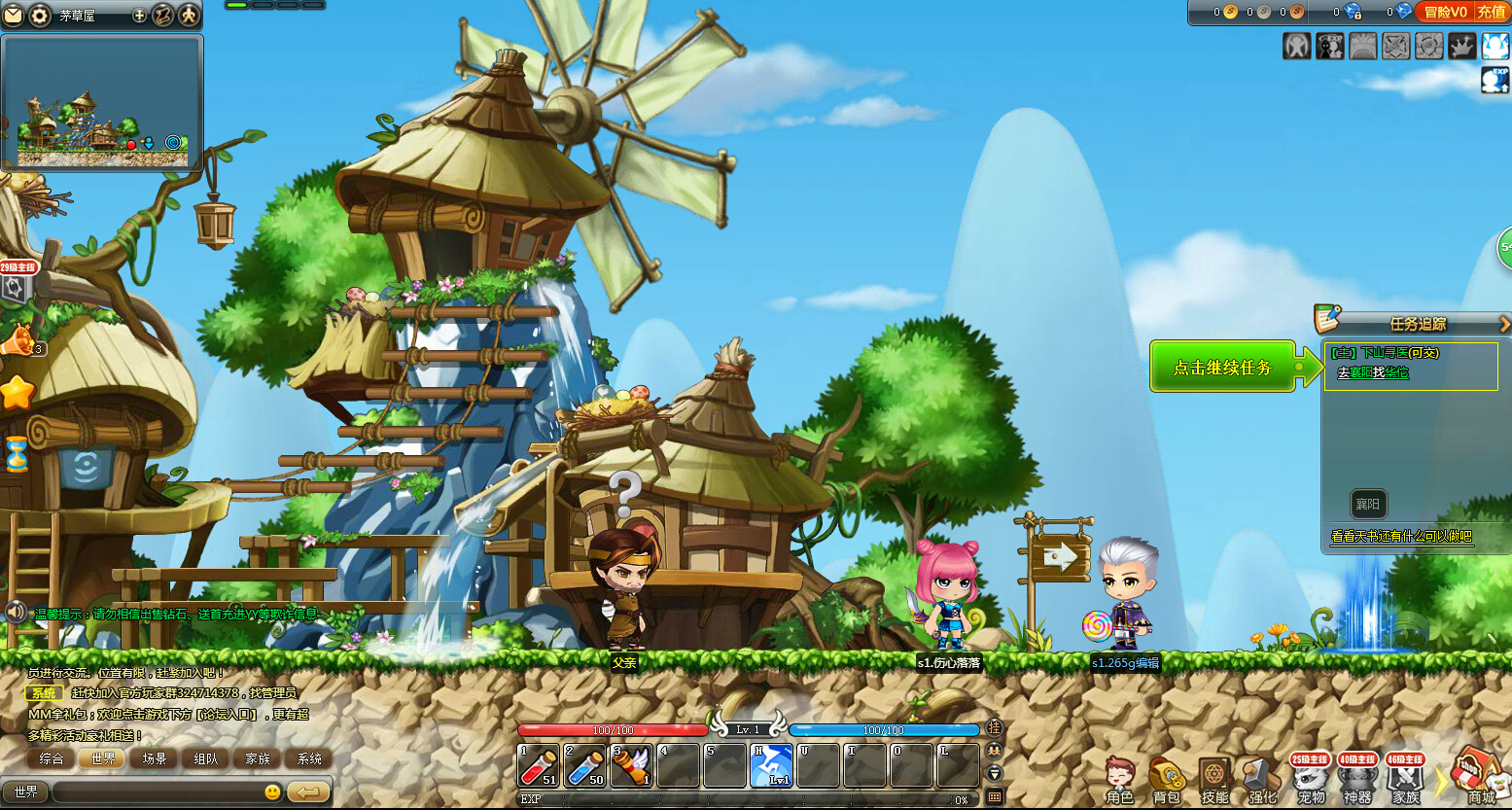Open the mail envelope icon
The width and height of the screenshot is (1512, 810).
coord(13,16)
